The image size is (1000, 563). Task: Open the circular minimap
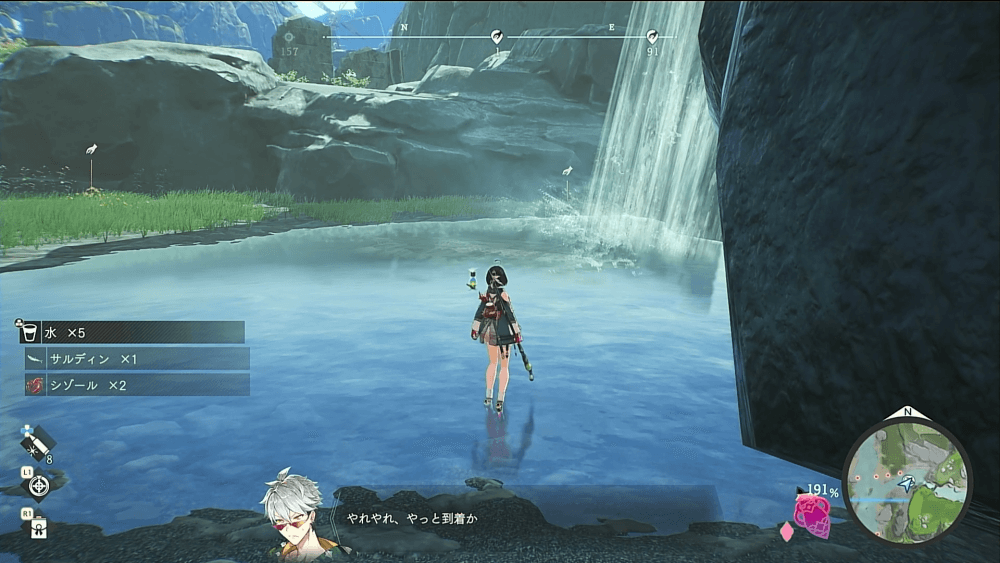point(906,480)
